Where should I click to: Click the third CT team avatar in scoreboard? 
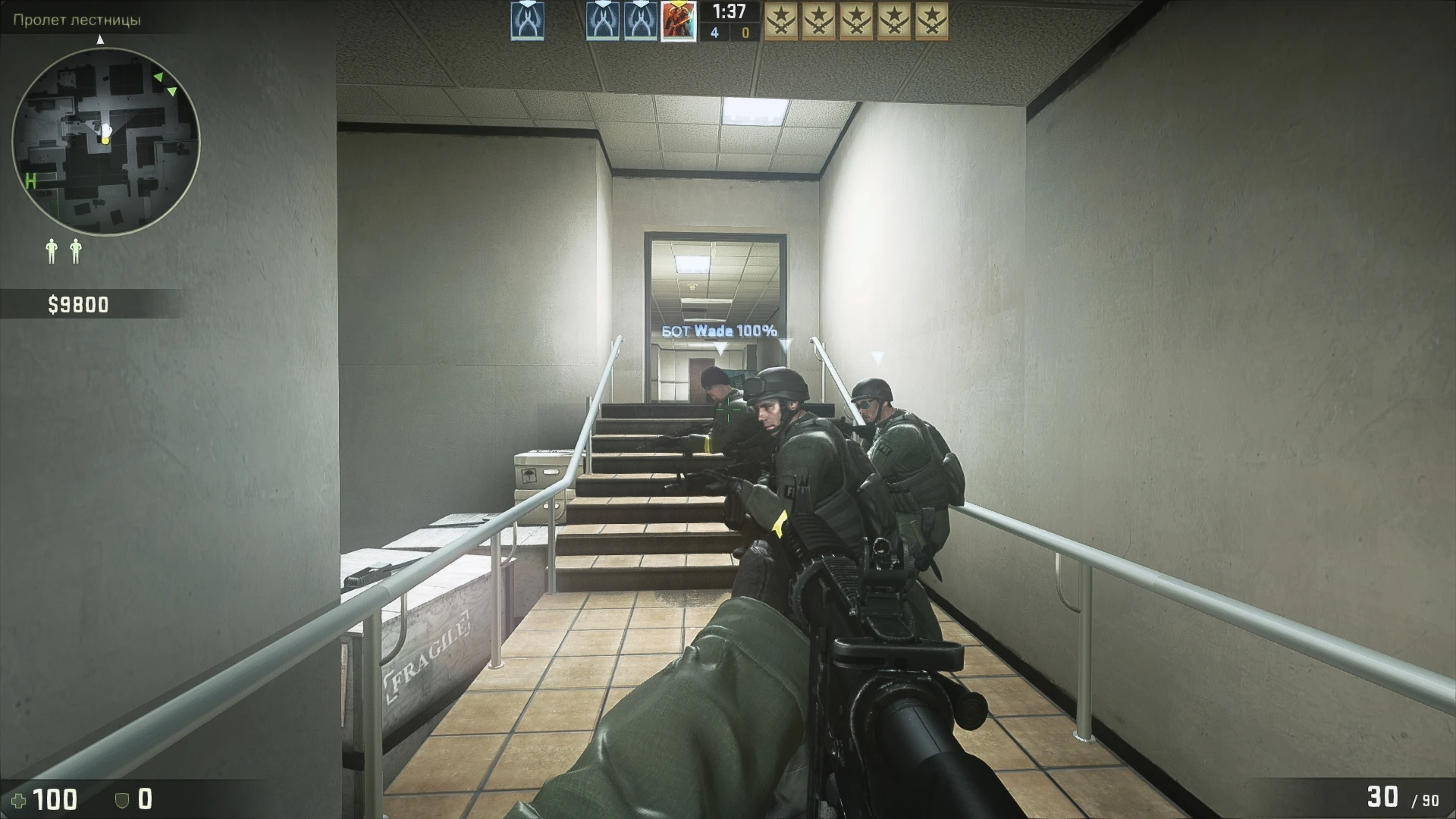[641, 20]
